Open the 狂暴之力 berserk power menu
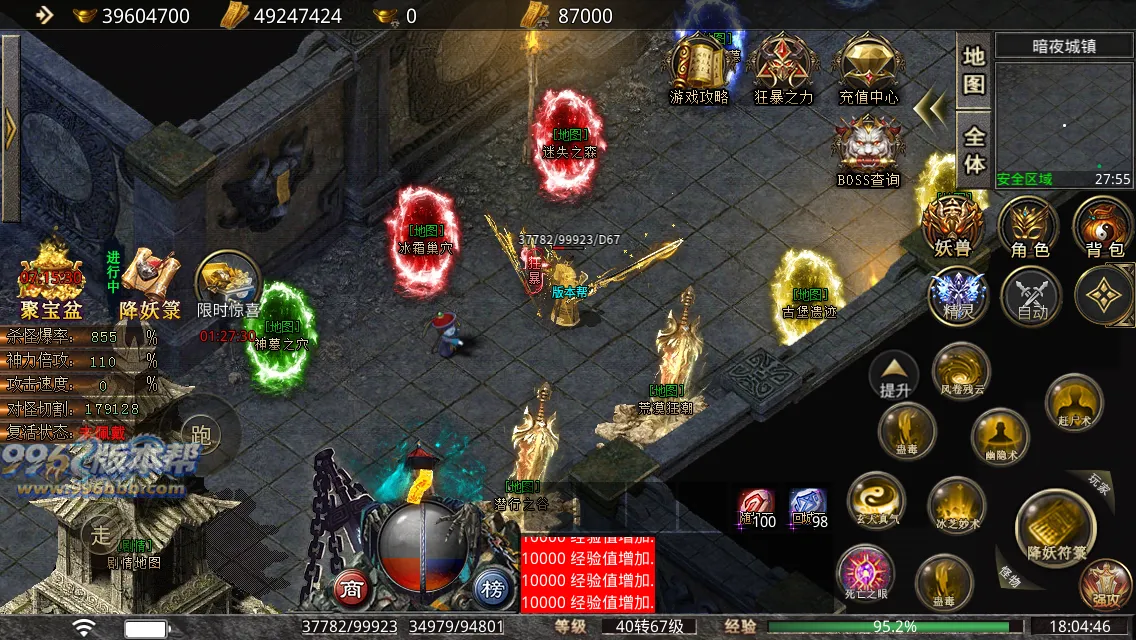Image resolution: width=1136 pixels, height=640 pixels. (784, 65)
